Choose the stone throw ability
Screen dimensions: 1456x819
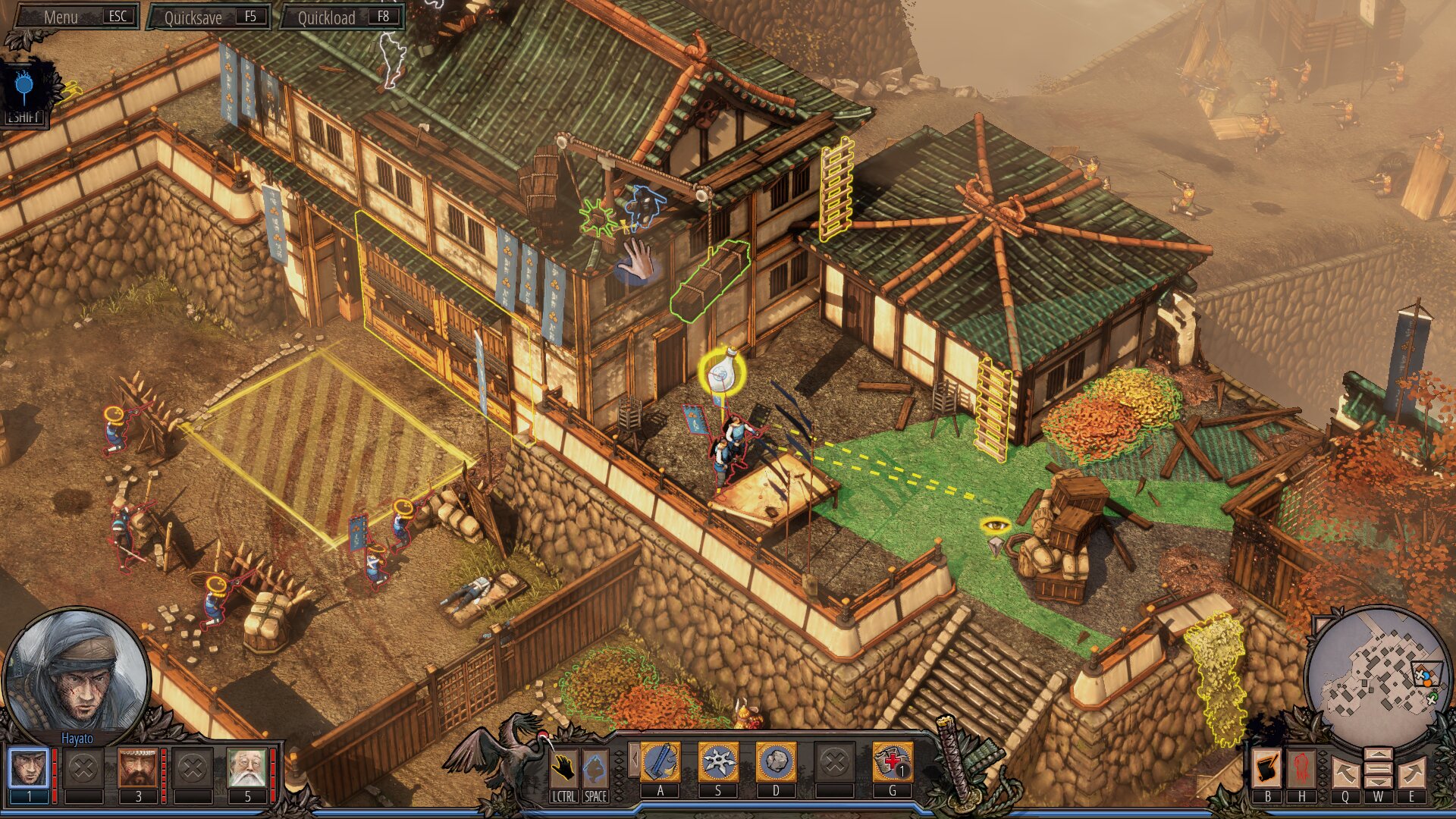click(776, 762)
